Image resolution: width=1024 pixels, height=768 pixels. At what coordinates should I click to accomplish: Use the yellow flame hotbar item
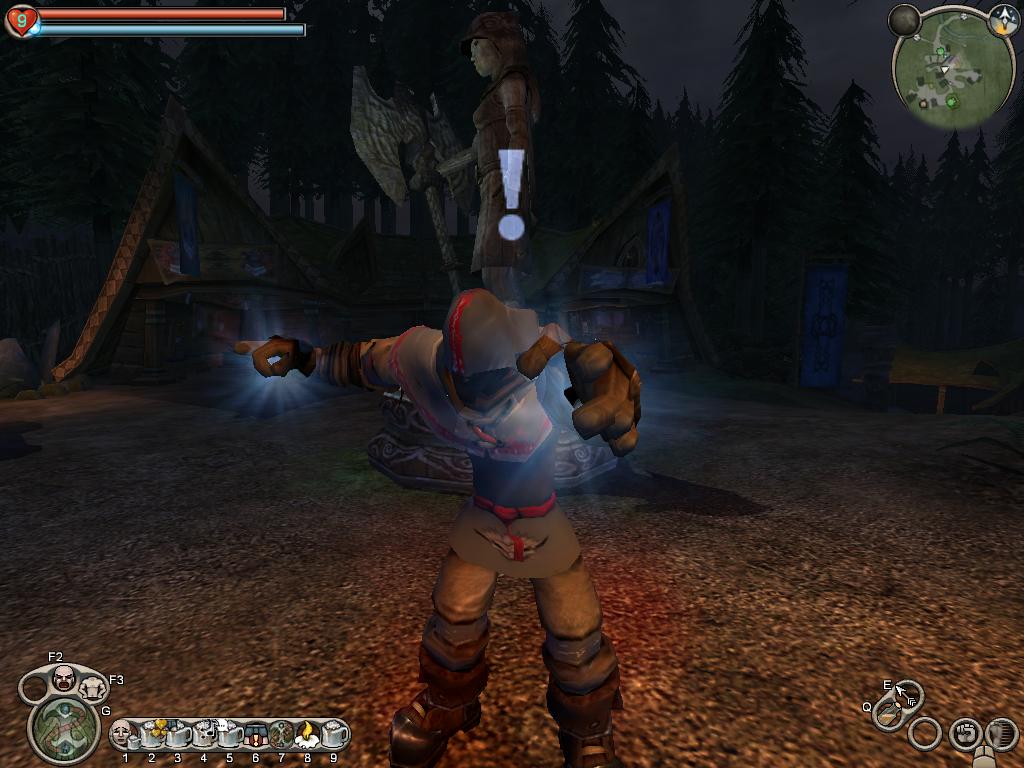pyautogui.click(x=307, y=734)
